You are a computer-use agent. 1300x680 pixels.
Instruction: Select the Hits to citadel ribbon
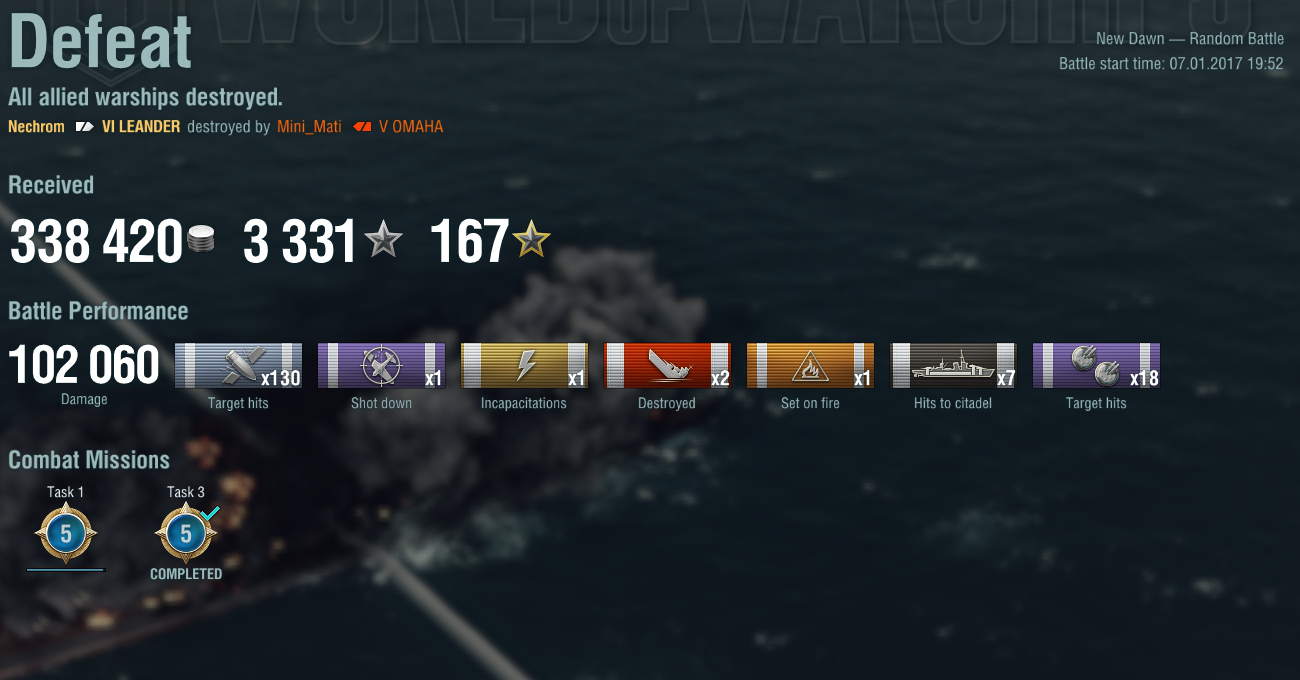point(953,366)
